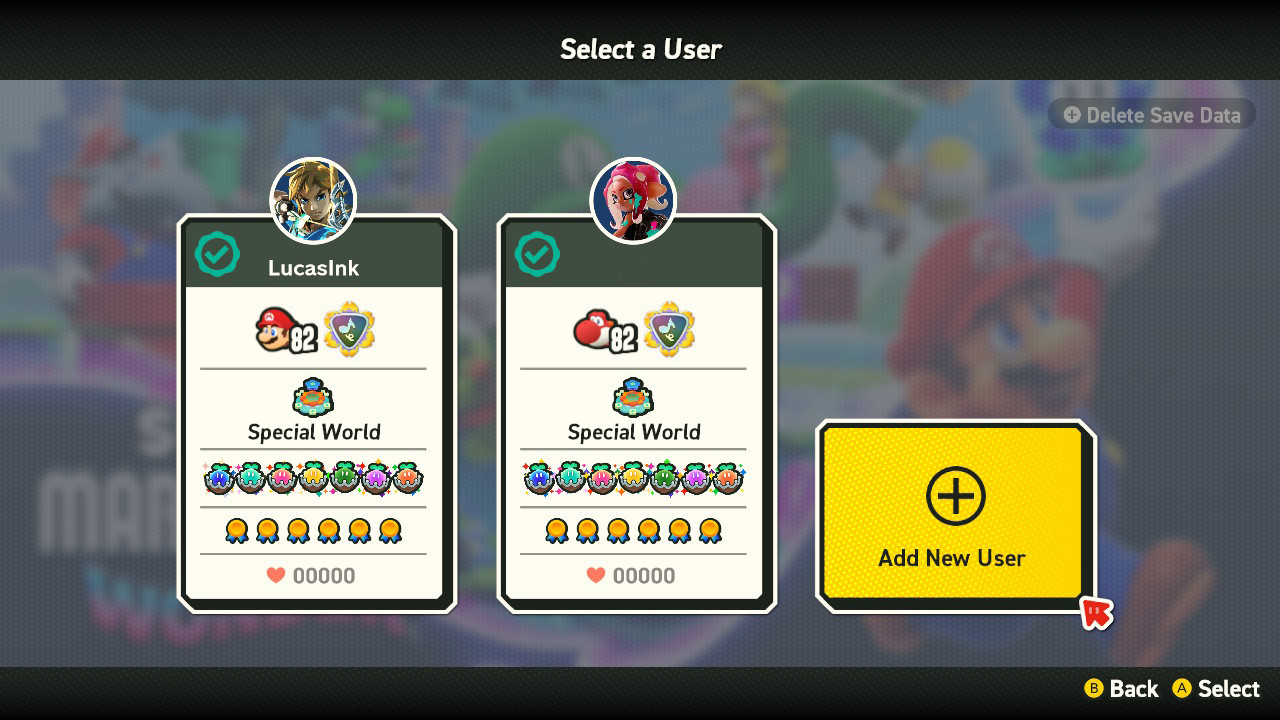1280x720 pixels.
Task: Open the Octoling avatar portrait circle
Action: [x=633, y=200]
